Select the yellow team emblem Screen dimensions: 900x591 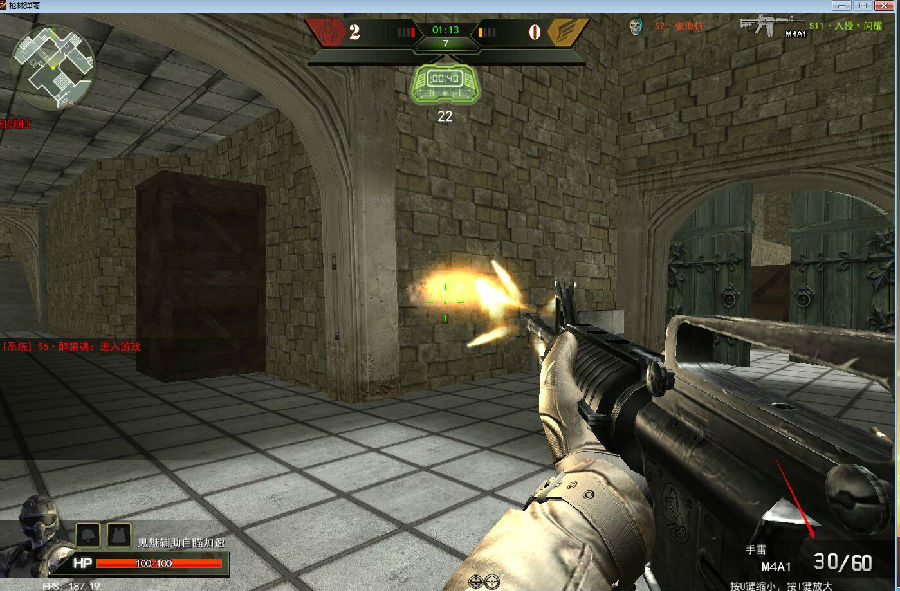tap(567, 32)
